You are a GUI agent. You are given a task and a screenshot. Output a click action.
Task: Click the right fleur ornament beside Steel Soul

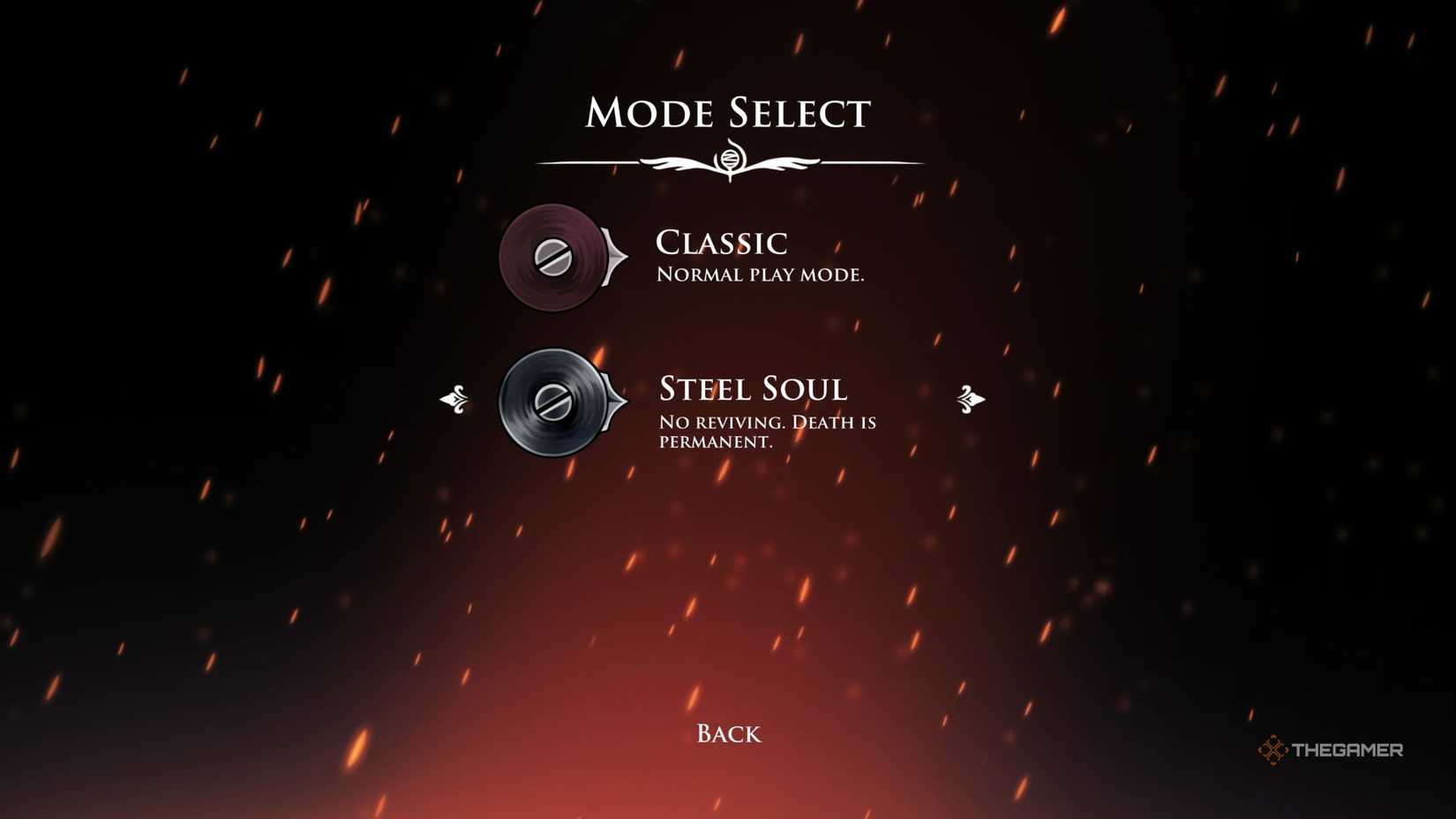[971, 401]
